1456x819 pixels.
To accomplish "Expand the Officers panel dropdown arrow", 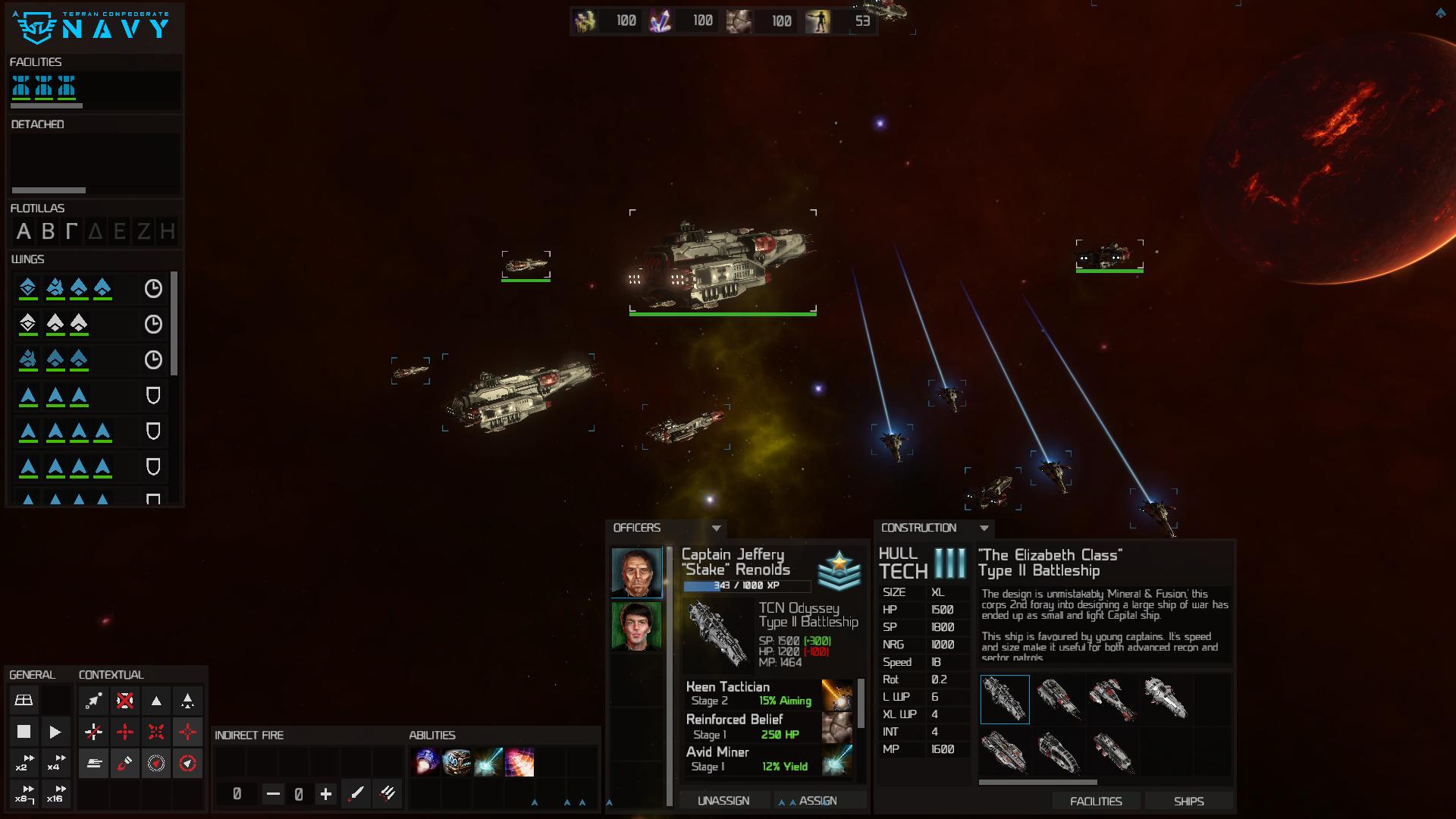I will click(x=716, y=528).
